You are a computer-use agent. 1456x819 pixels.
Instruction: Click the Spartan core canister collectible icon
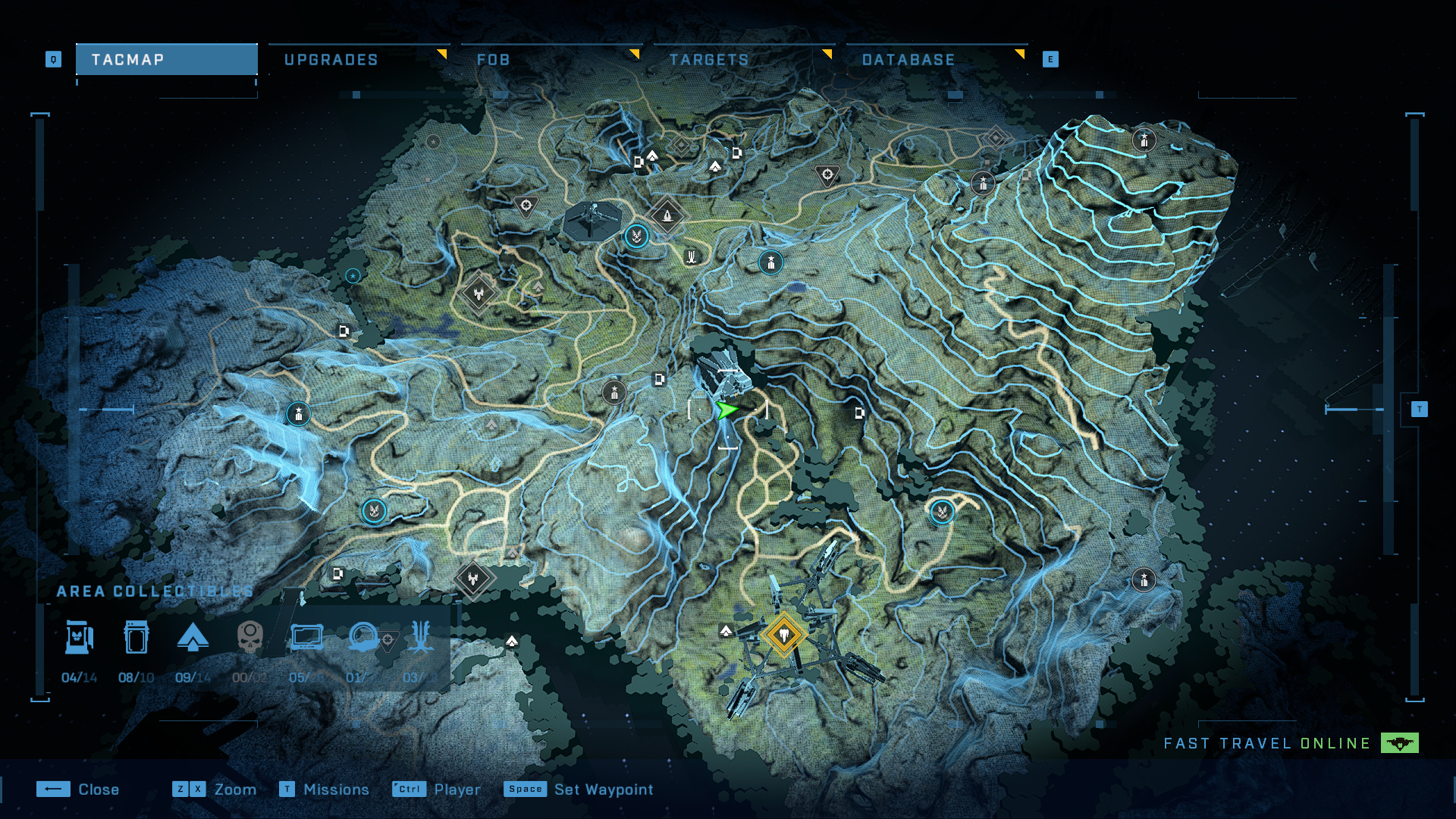click(136, 638)
